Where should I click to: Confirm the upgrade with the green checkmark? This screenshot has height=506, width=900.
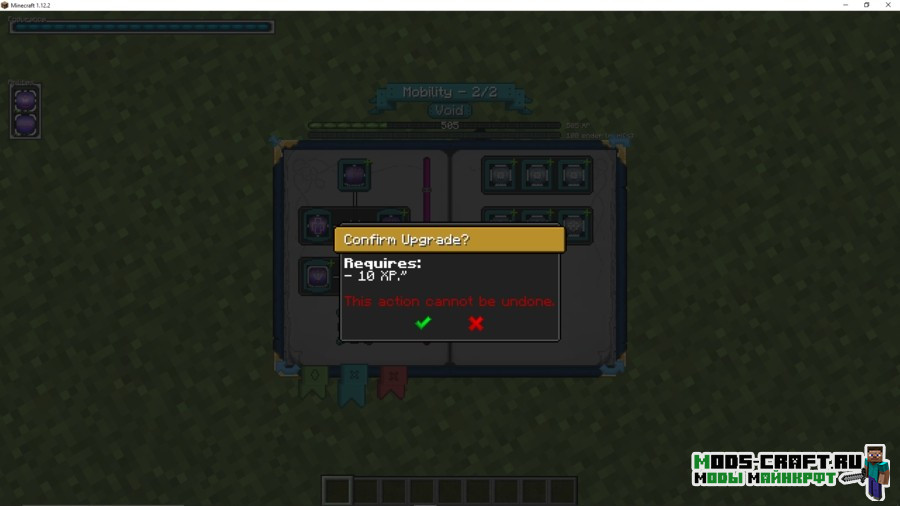tap(423, 322)
